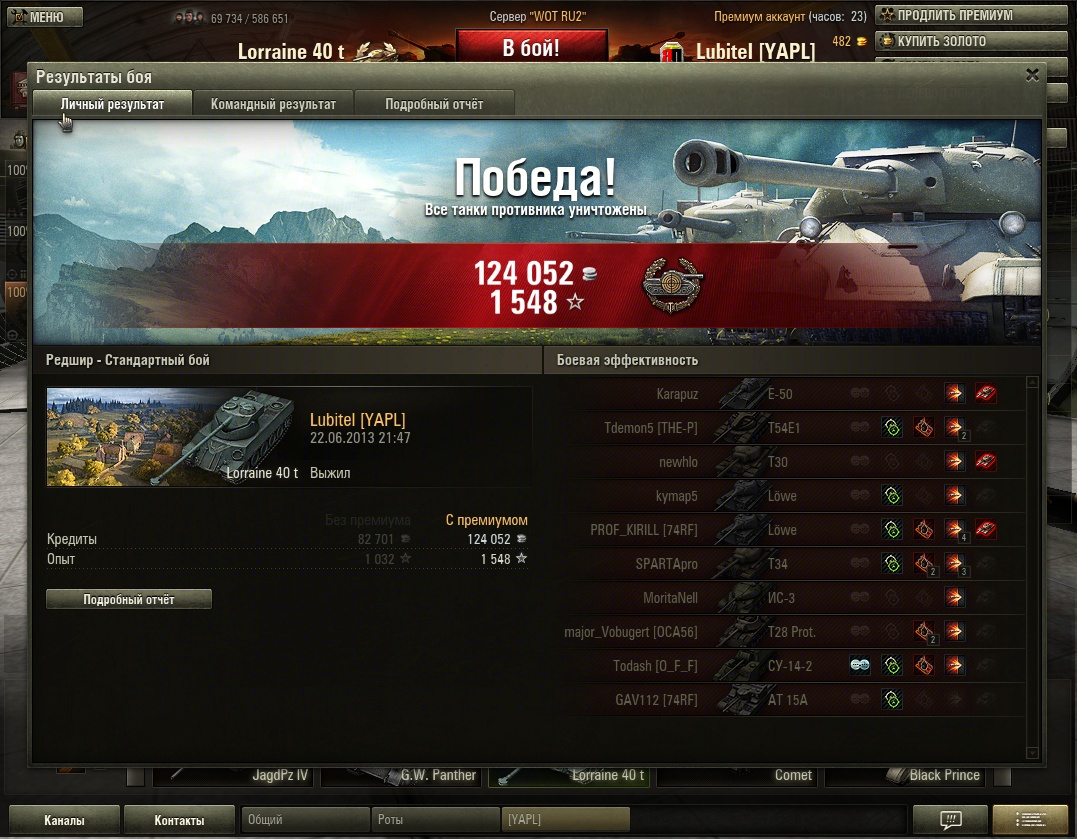Click the medal icon on the red banner

click(672, 287)
